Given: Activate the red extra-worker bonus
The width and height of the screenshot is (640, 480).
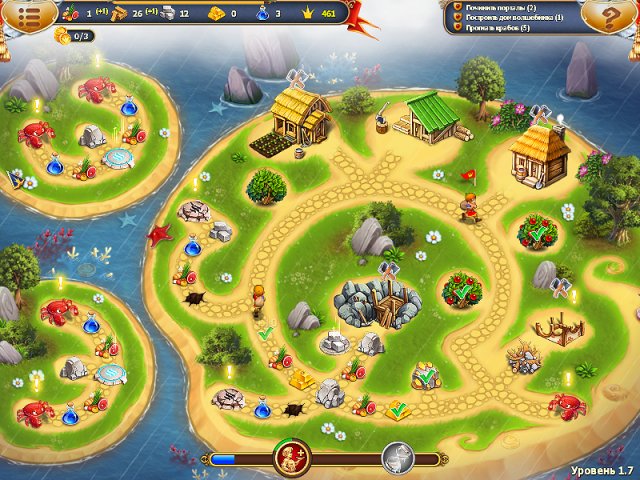Looking at the screenshot, I should click(x=292, y=458).
